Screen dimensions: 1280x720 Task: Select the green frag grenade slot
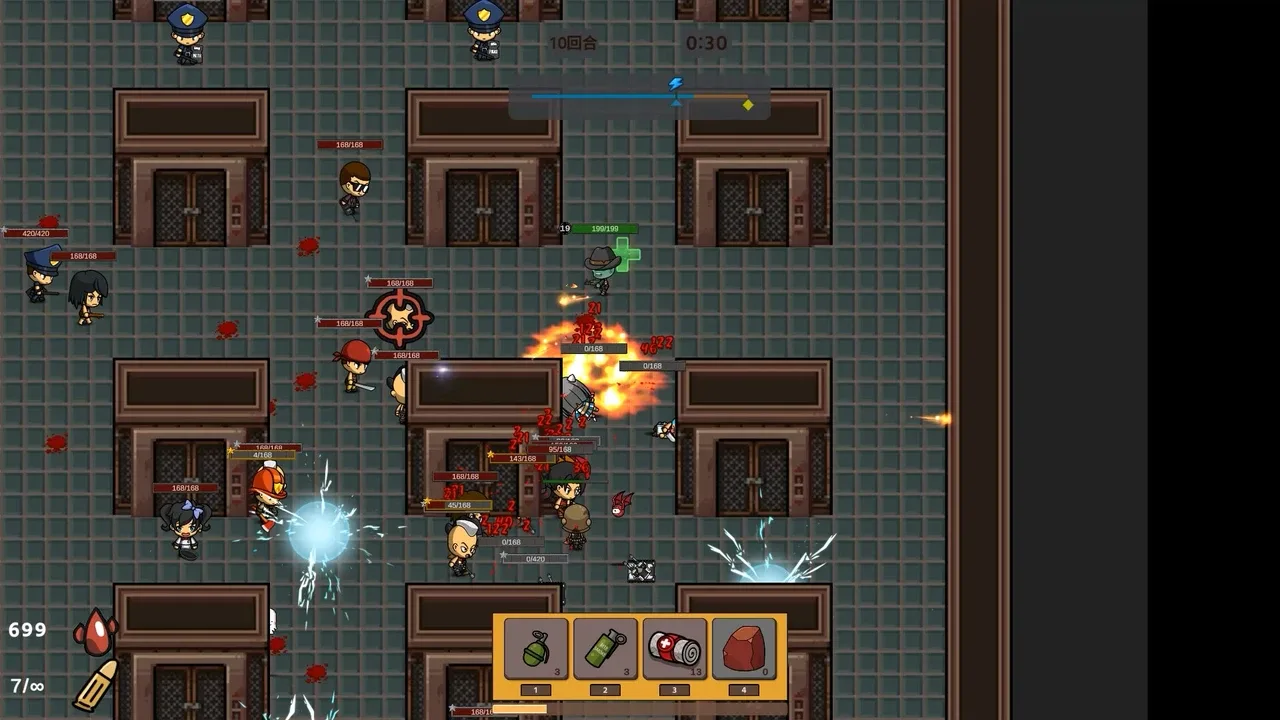click(x=536, y=649)
